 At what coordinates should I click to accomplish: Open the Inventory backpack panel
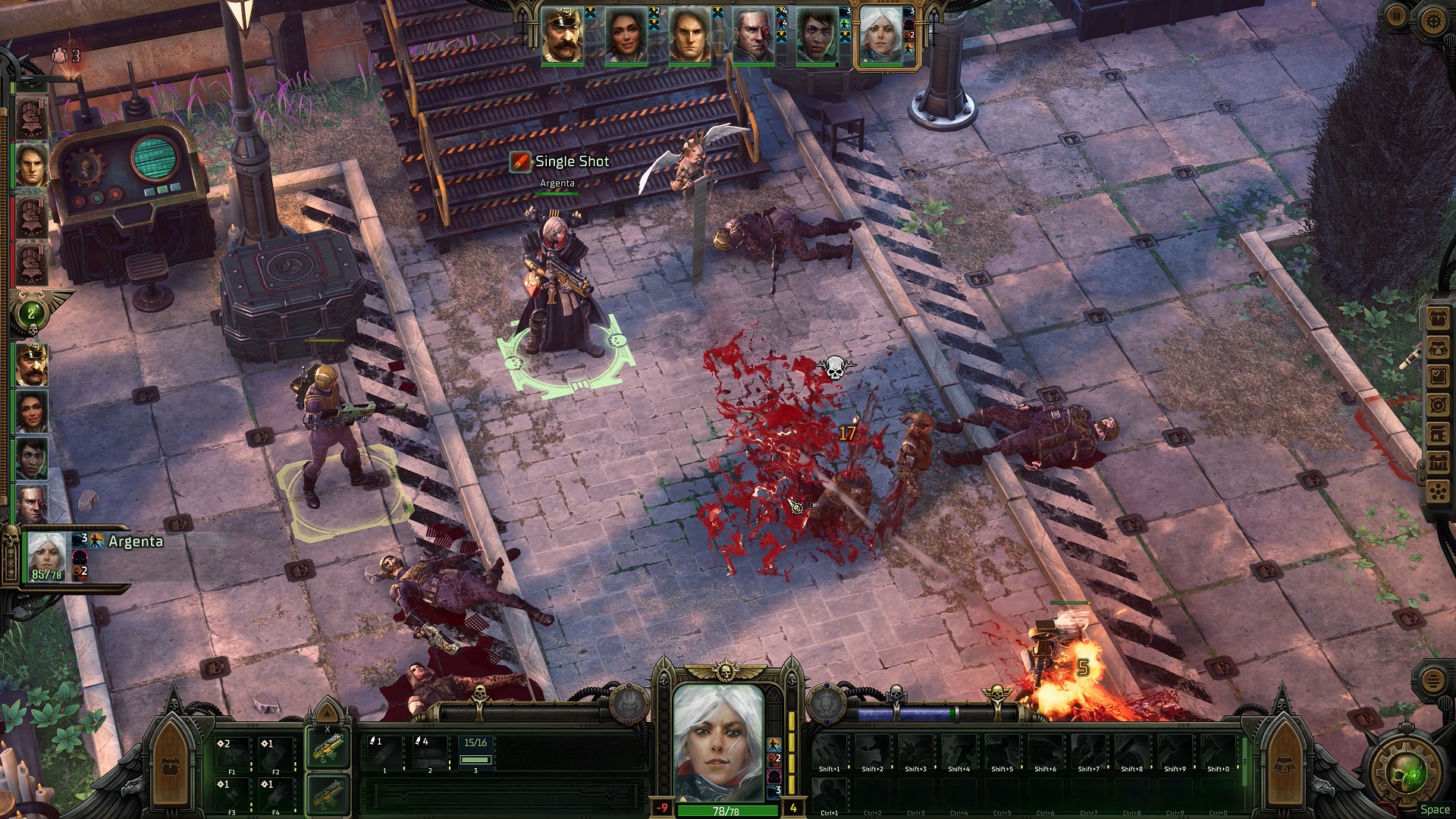point(1437,318)
